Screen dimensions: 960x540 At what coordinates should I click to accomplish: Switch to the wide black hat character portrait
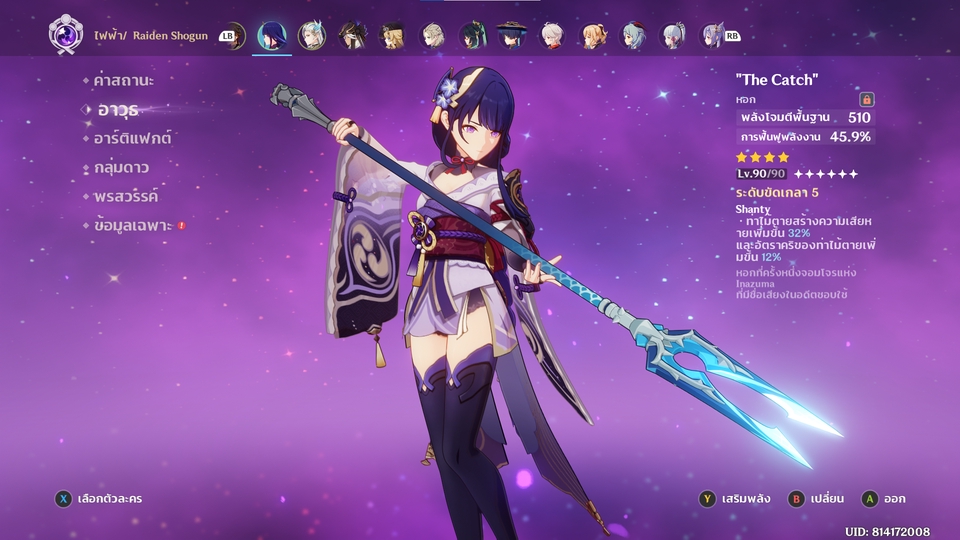(513, 36)
